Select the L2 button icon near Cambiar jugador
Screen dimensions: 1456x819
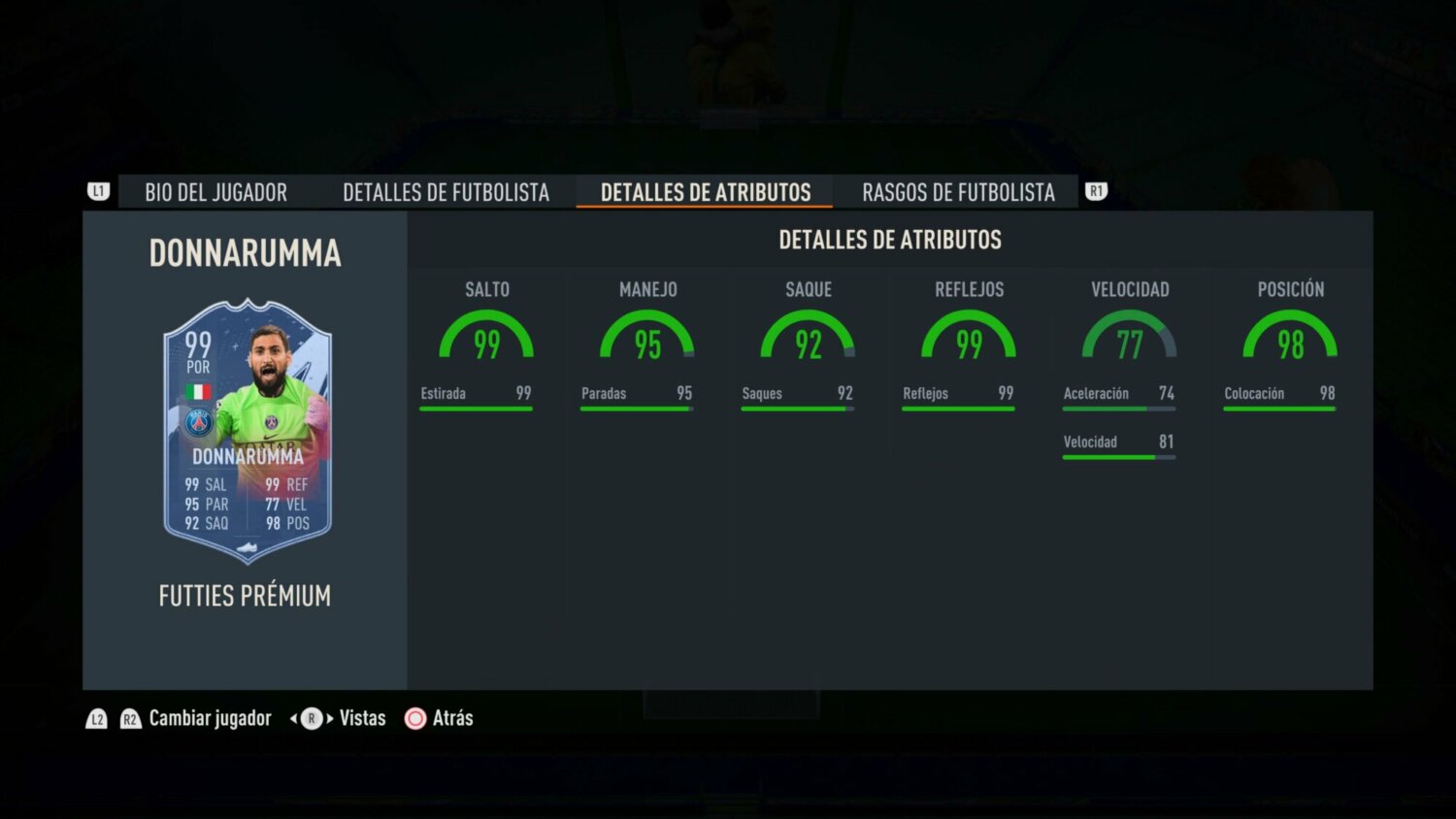point(97,718)
